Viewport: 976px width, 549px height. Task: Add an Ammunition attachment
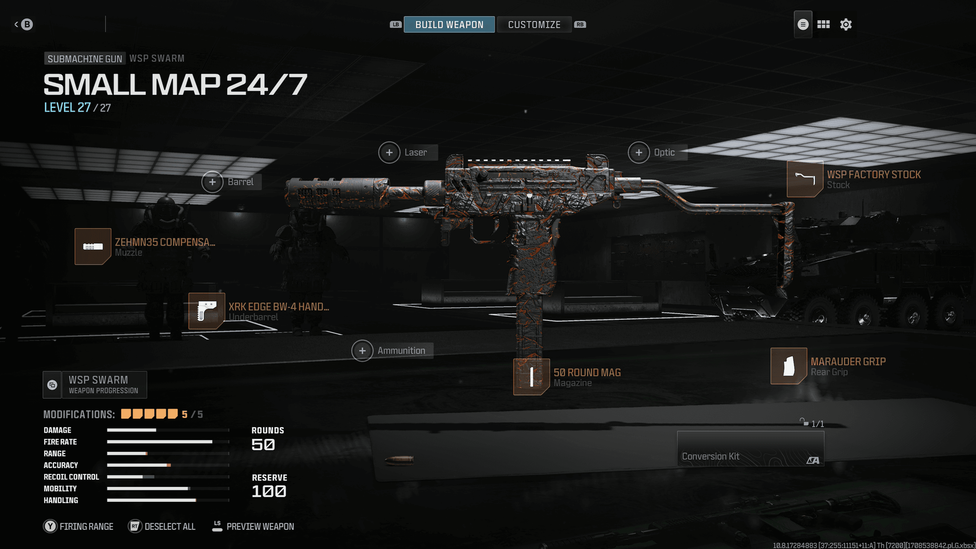pyautogui.click(x=362, y=350)
